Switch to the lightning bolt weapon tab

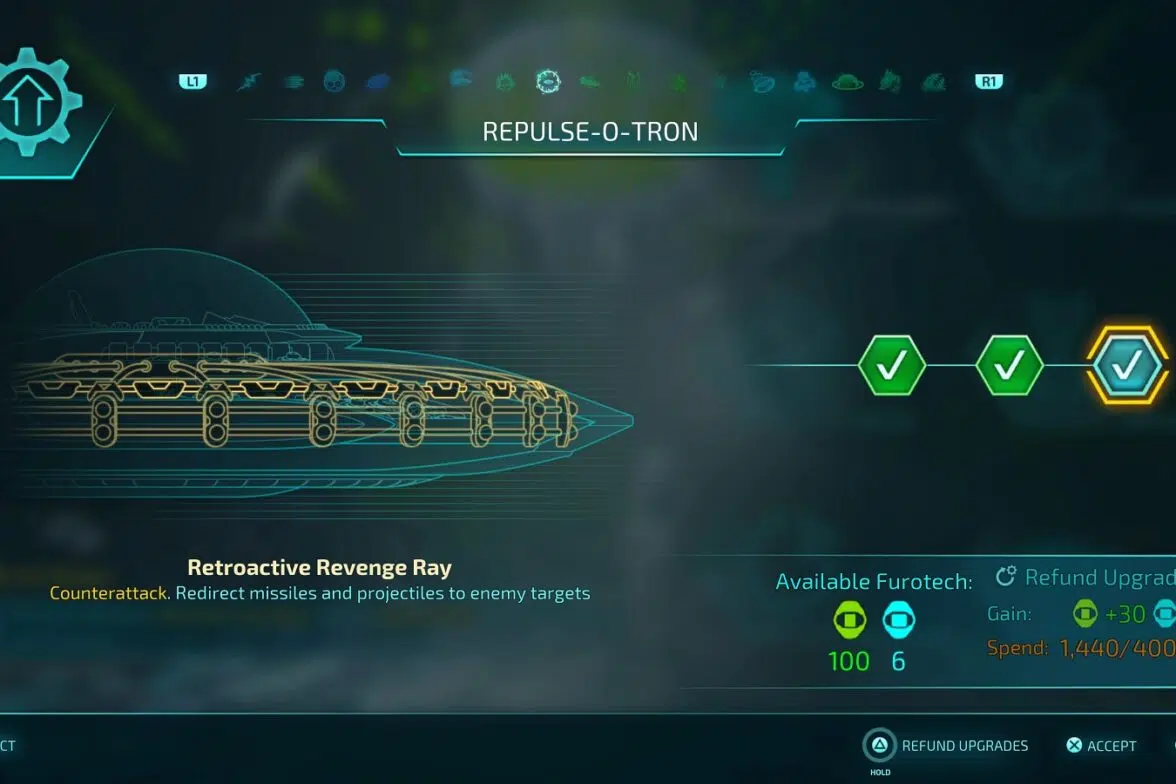click(248, 82)
